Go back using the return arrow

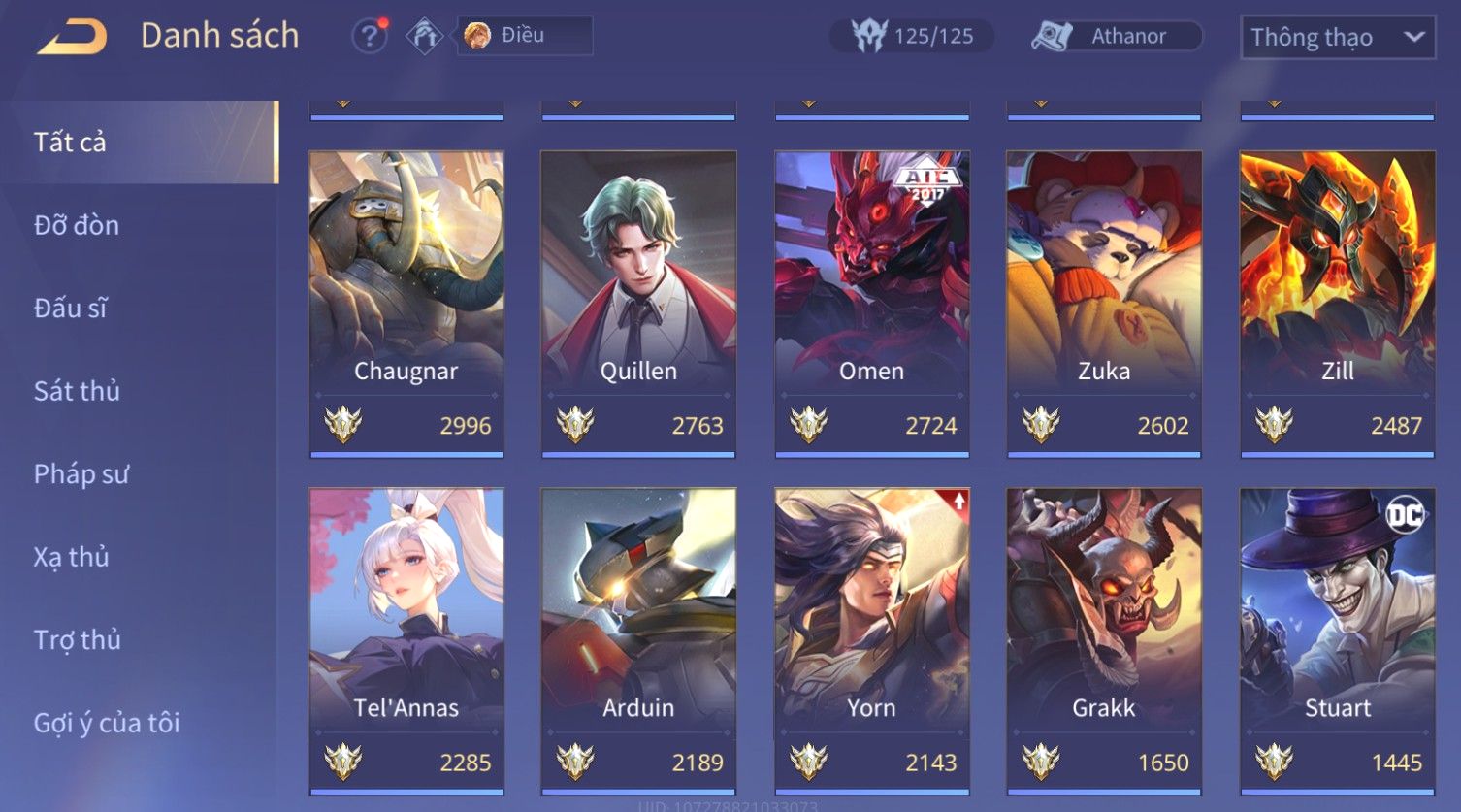click(x=72, y=37)
